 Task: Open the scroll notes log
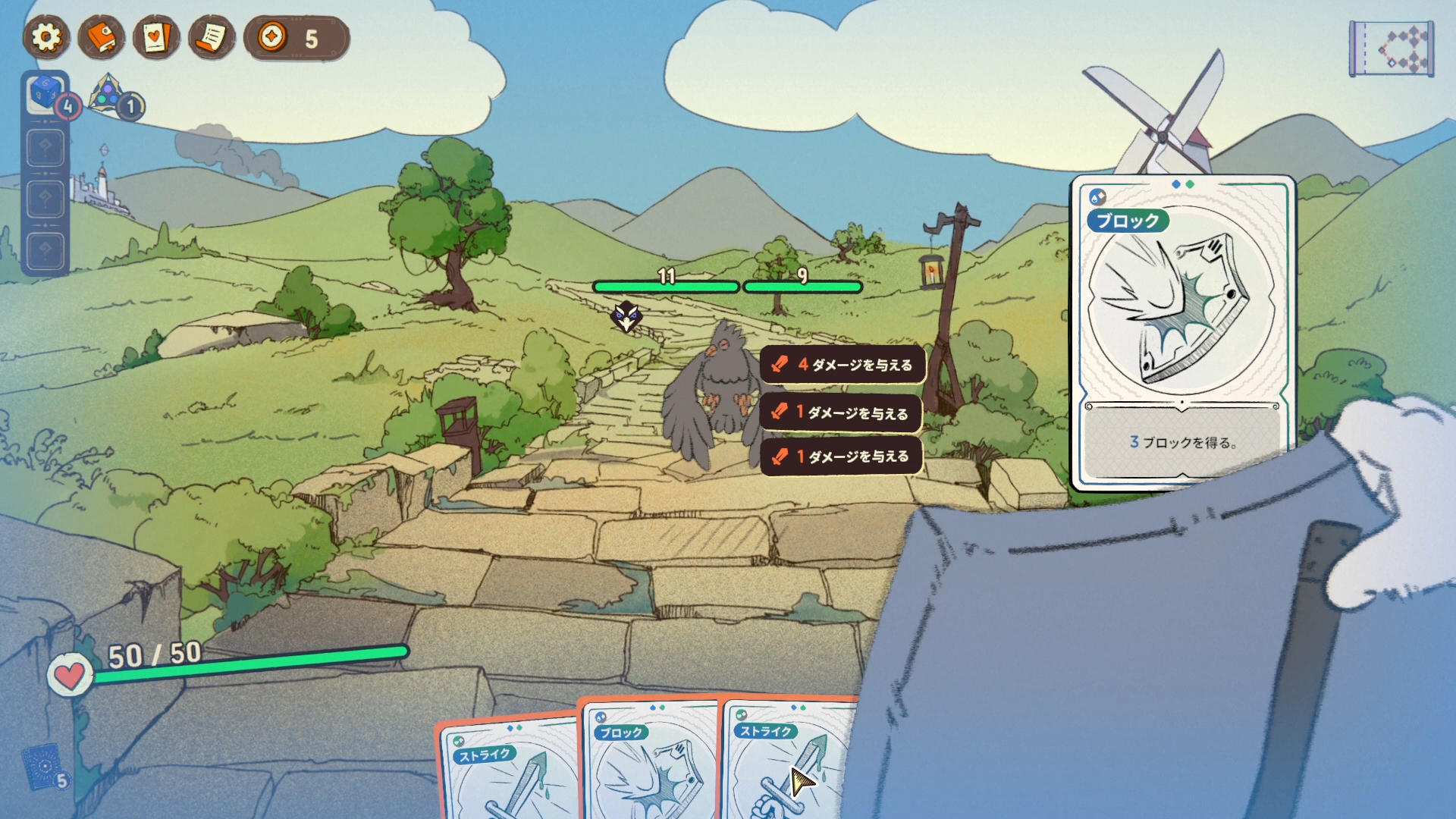tap(212, 37)
